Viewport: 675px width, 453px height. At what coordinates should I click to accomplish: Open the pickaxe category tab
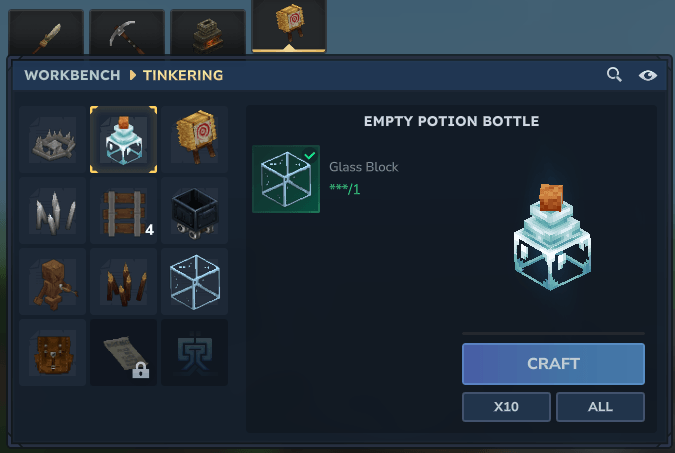click(127, 33)
